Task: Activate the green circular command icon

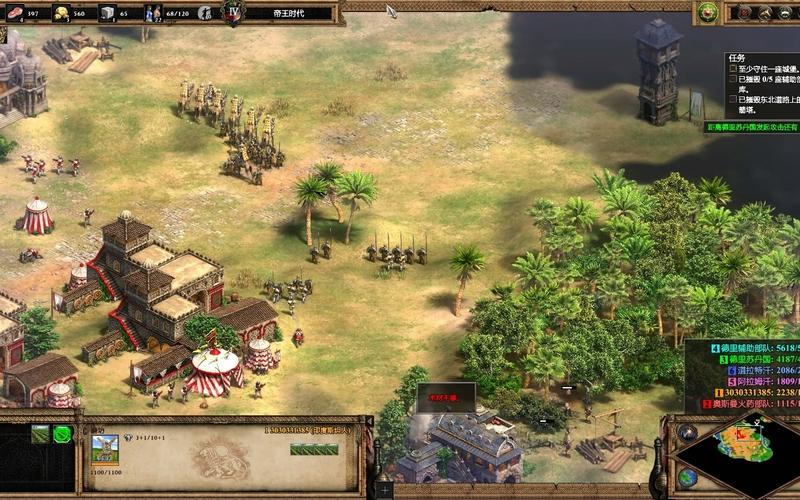Action: (x=62, y=433)
